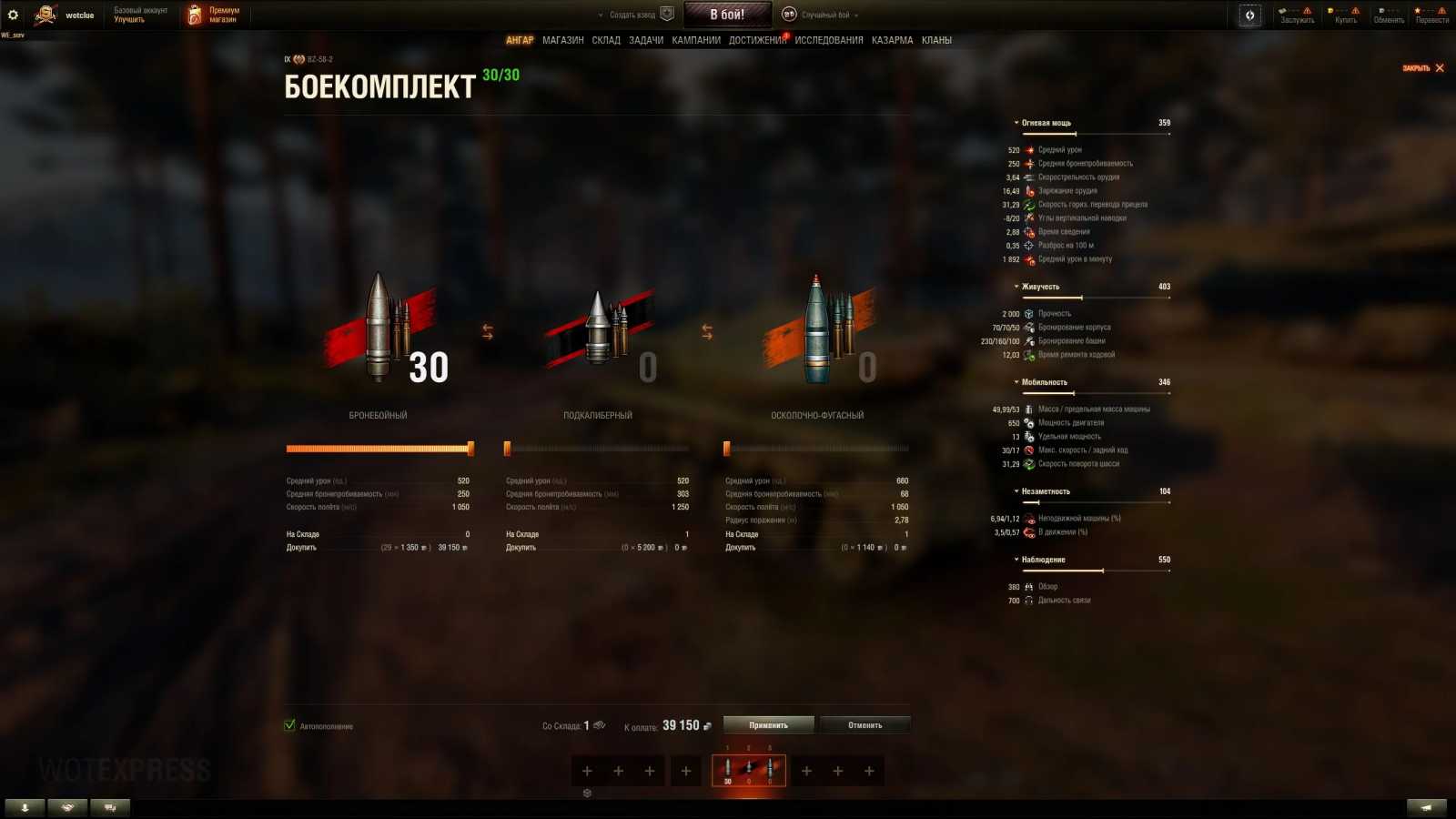Open the settings gear in top-left corner
Screen dimensions: 1456x819
12,14
